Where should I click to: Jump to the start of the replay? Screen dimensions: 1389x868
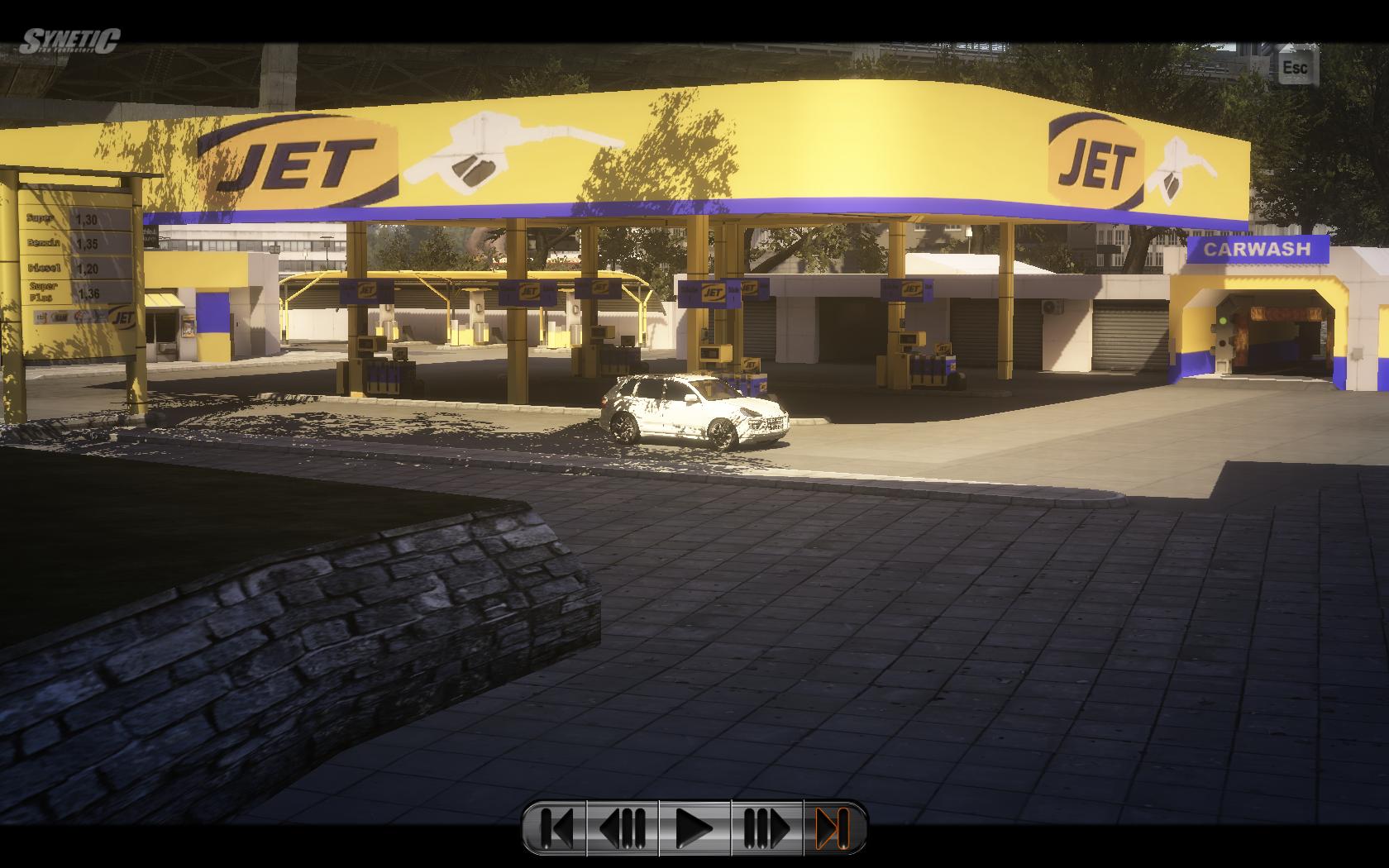click(x=556, y=827)
